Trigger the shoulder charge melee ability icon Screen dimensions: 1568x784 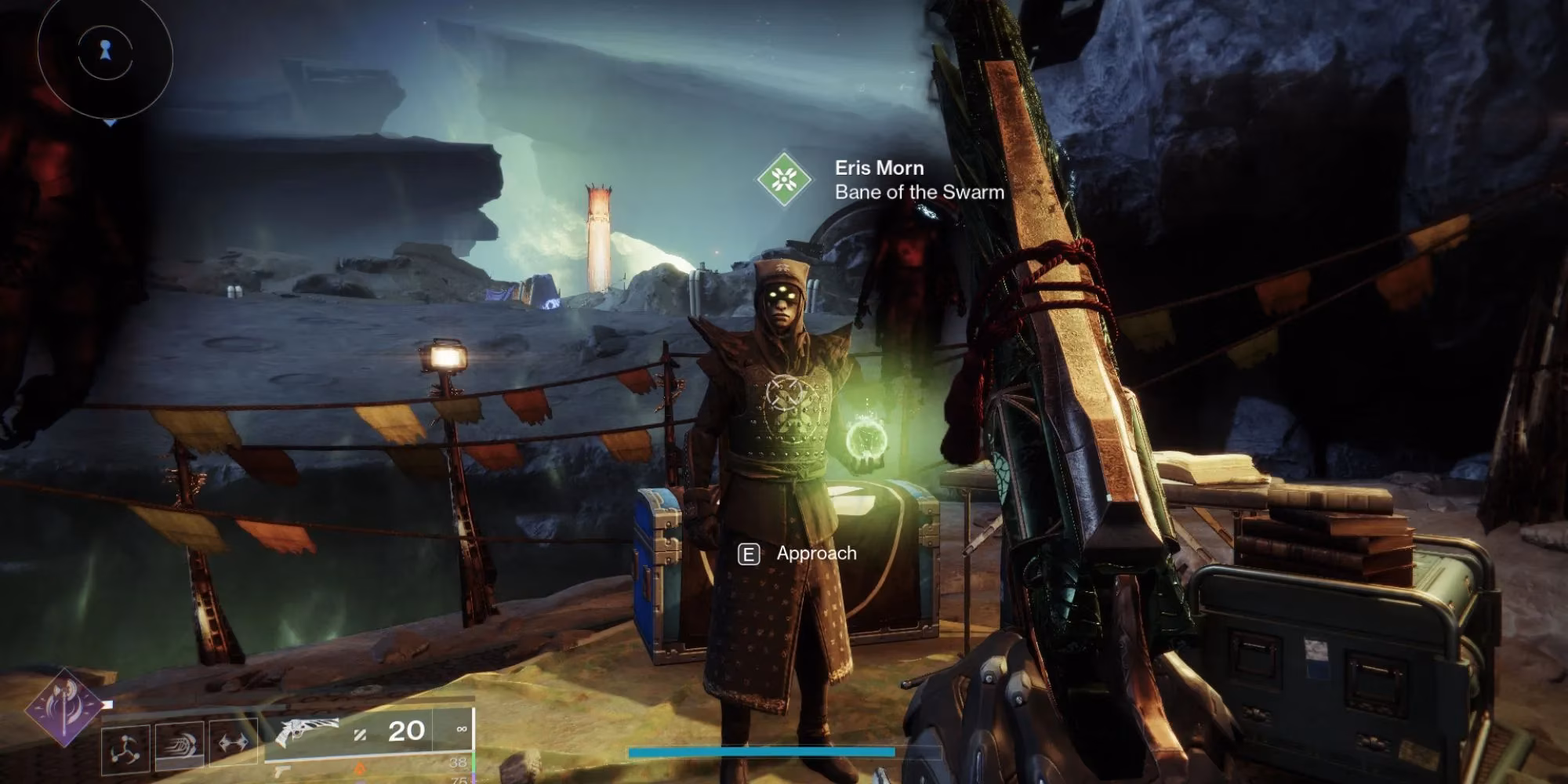(180, 743)
